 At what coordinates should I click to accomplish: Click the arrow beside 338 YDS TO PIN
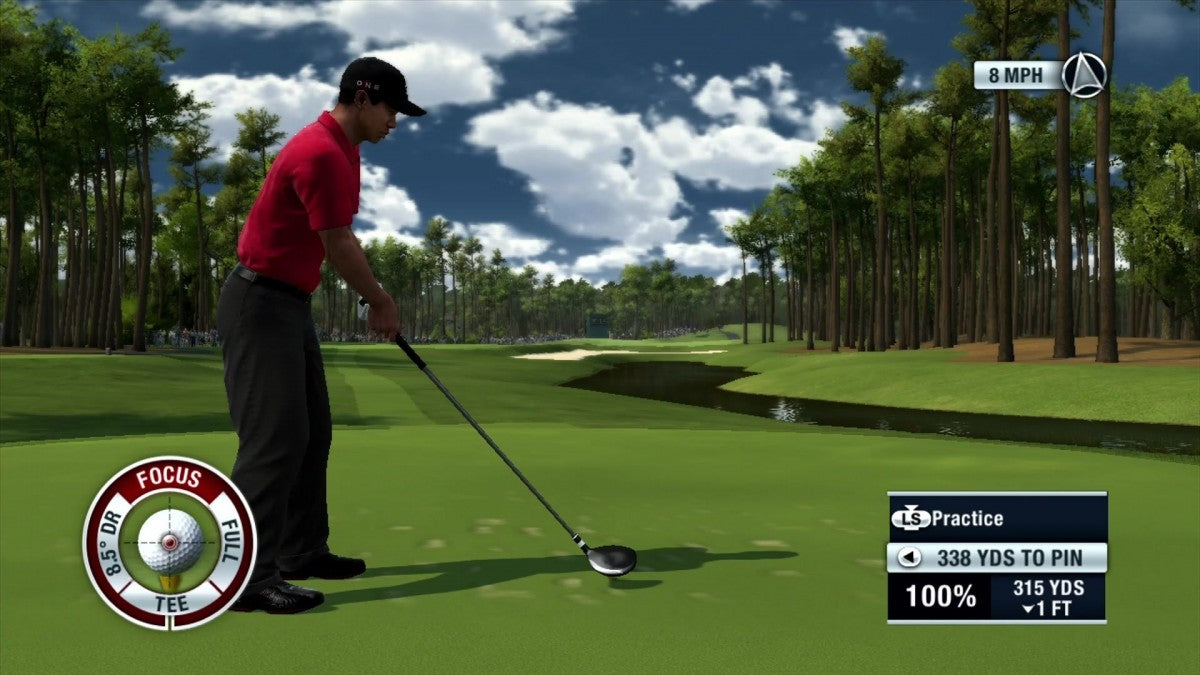pos(909,558)
